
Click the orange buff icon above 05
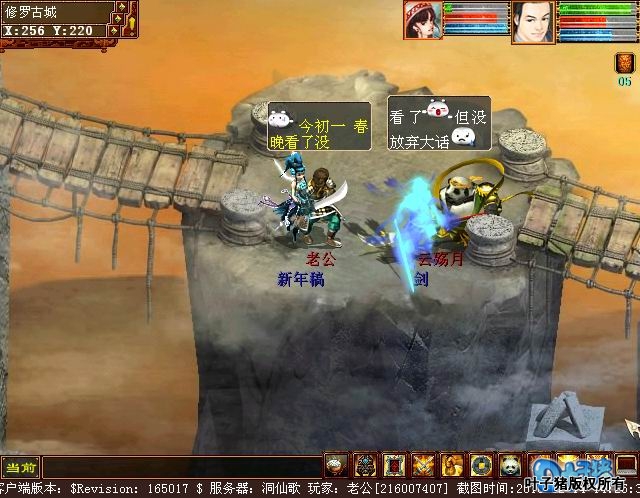(624, 64)
